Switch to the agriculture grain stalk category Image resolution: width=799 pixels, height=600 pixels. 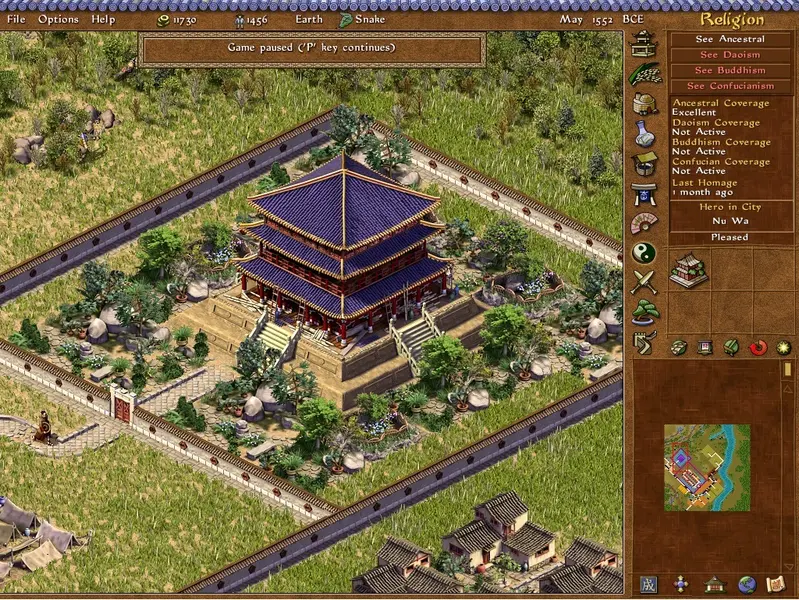[644, 73]
